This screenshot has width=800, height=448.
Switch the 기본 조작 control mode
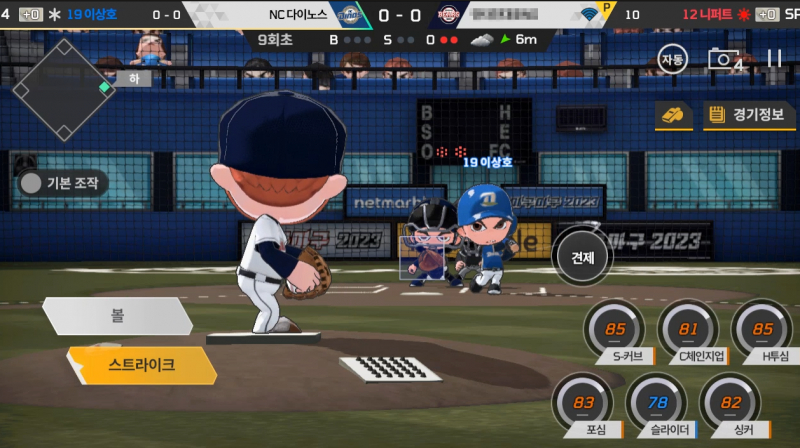coord(64,183)
